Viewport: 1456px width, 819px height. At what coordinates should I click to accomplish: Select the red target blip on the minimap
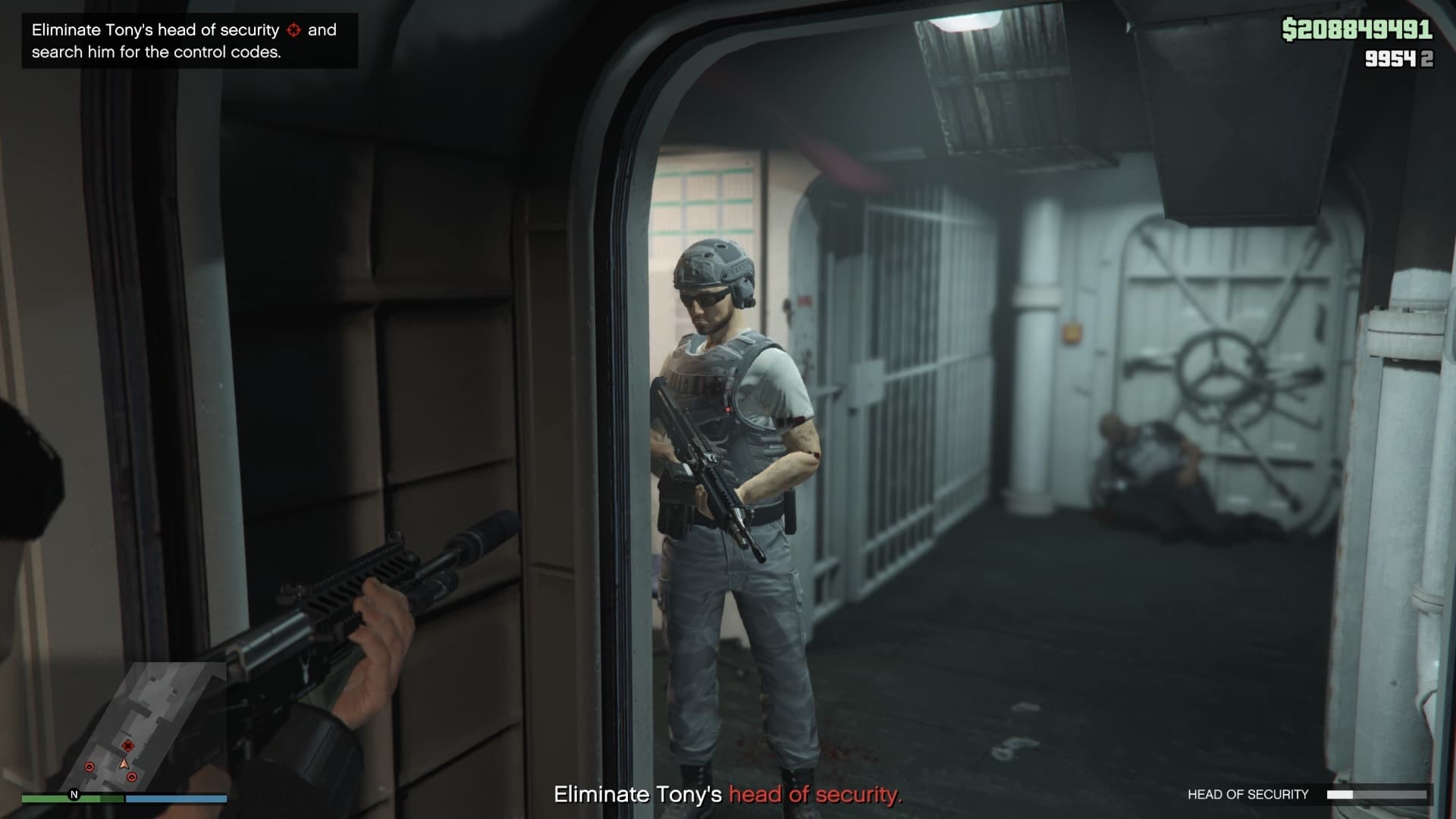tap(127, 745)
